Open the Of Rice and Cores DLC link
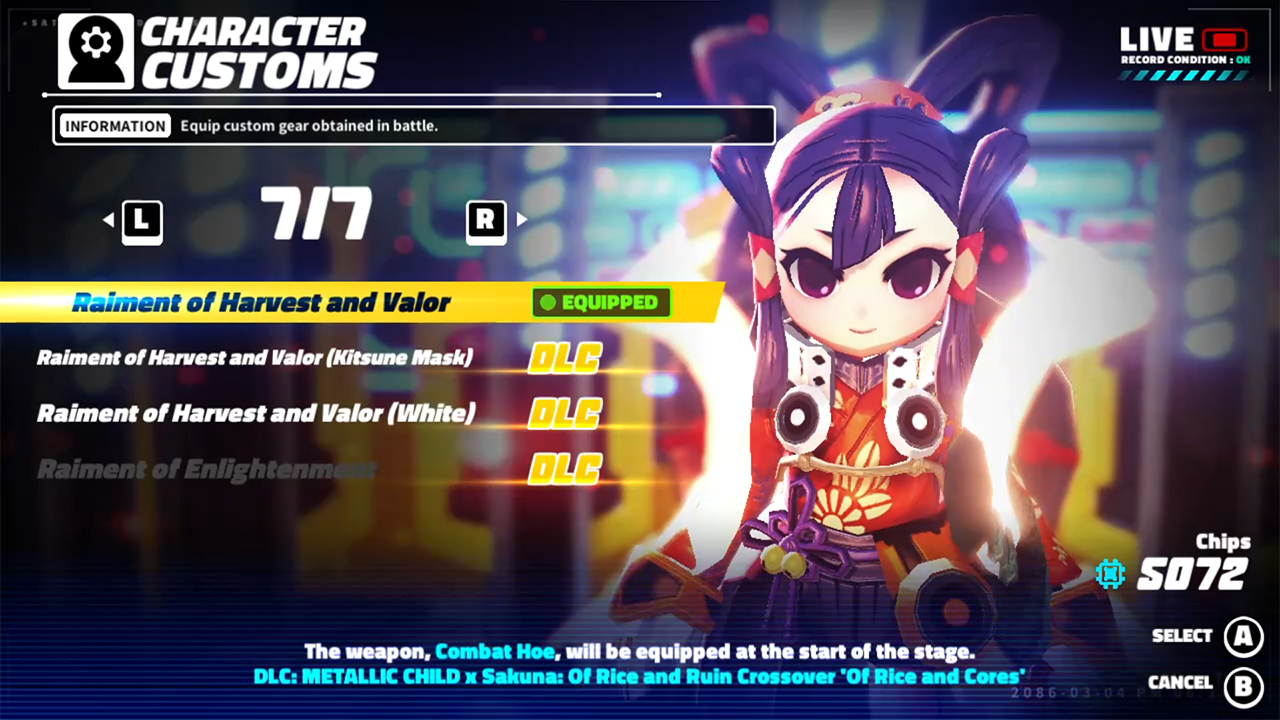The height and width of the screenshot is (720, 1280). [640, 677]
